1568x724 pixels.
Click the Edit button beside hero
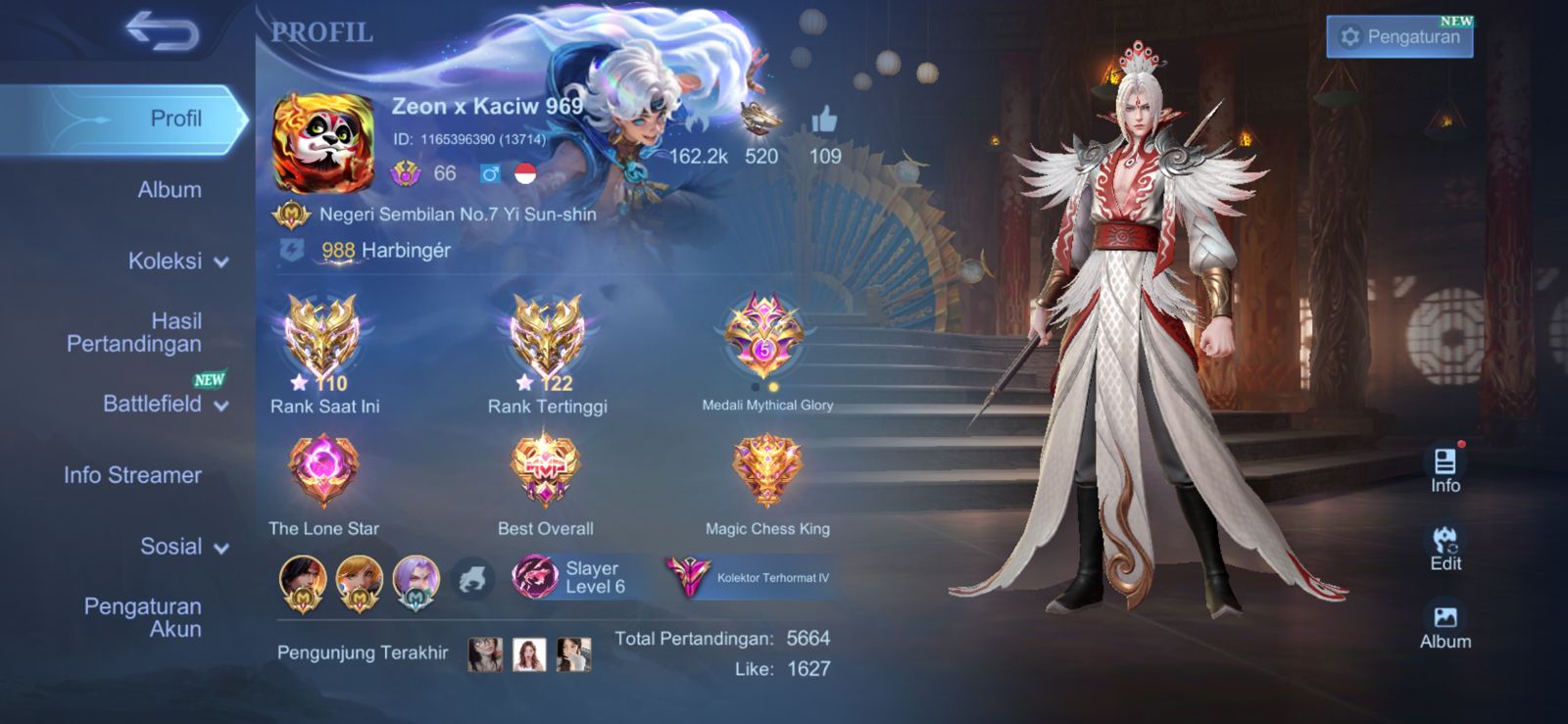click(1445, 548)
